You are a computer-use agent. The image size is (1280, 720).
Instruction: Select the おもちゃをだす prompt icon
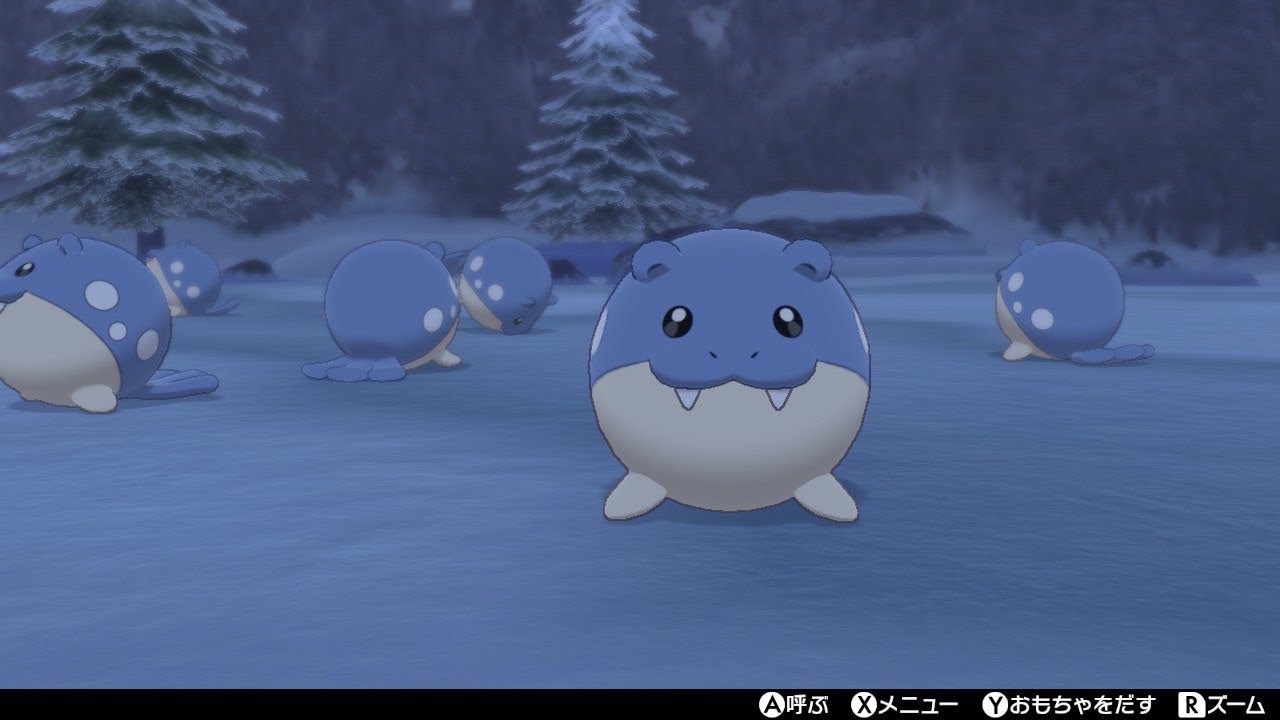1075,705
